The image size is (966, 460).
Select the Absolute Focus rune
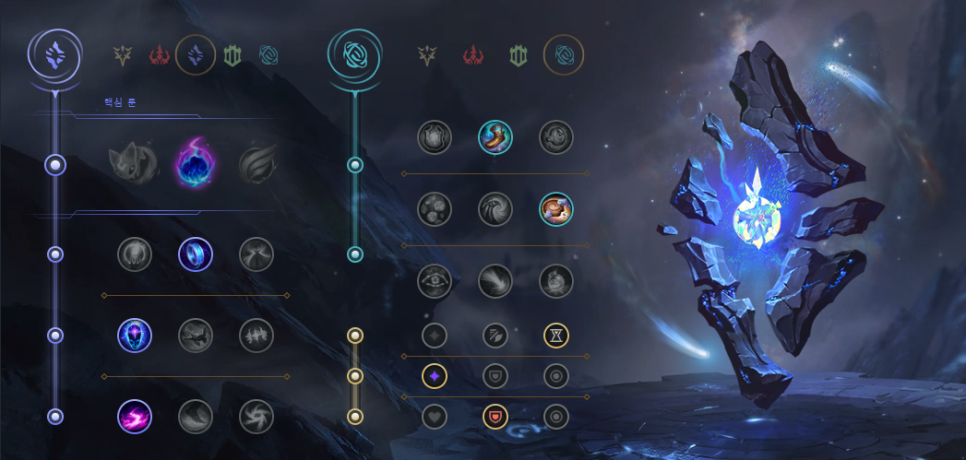[x=256, y=335]
